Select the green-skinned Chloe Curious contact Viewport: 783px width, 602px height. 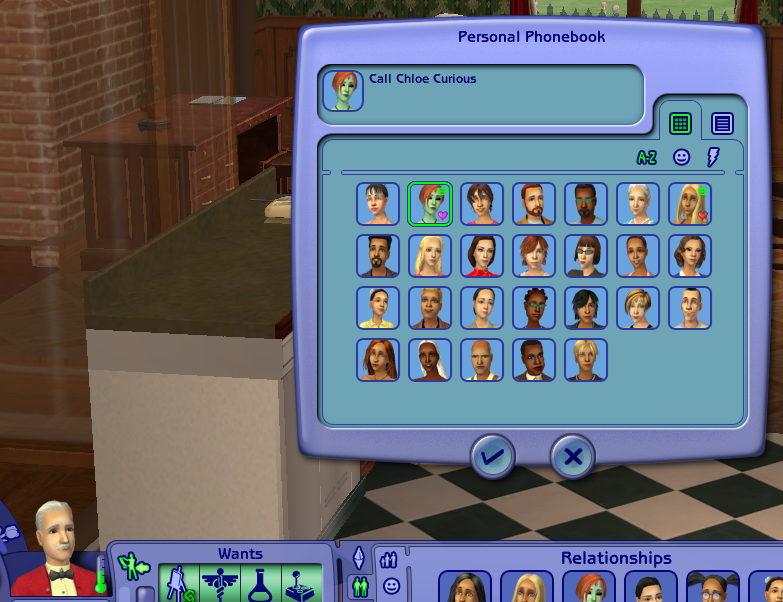click(x=430, y=204)
